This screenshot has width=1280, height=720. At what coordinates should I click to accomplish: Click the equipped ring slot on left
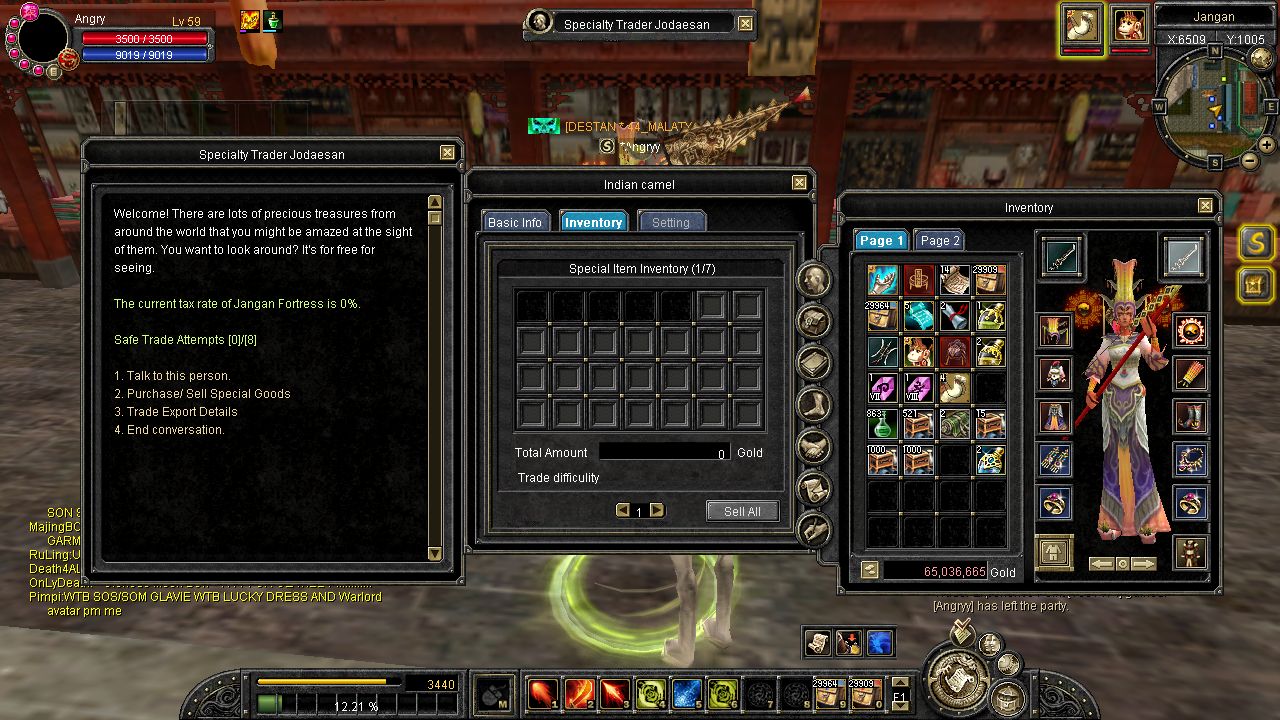pyautogui.click(x=1055, y=502)
